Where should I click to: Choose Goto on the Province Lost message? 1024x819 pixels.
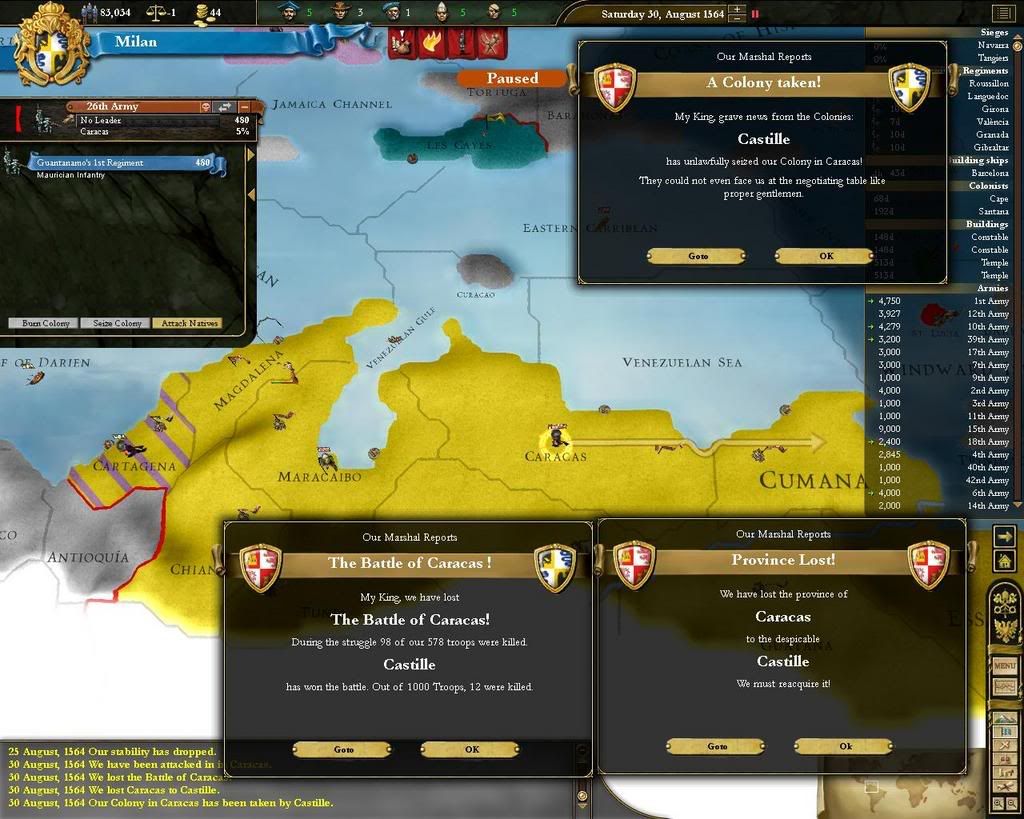pyautogui.click(x=716, y=746)
